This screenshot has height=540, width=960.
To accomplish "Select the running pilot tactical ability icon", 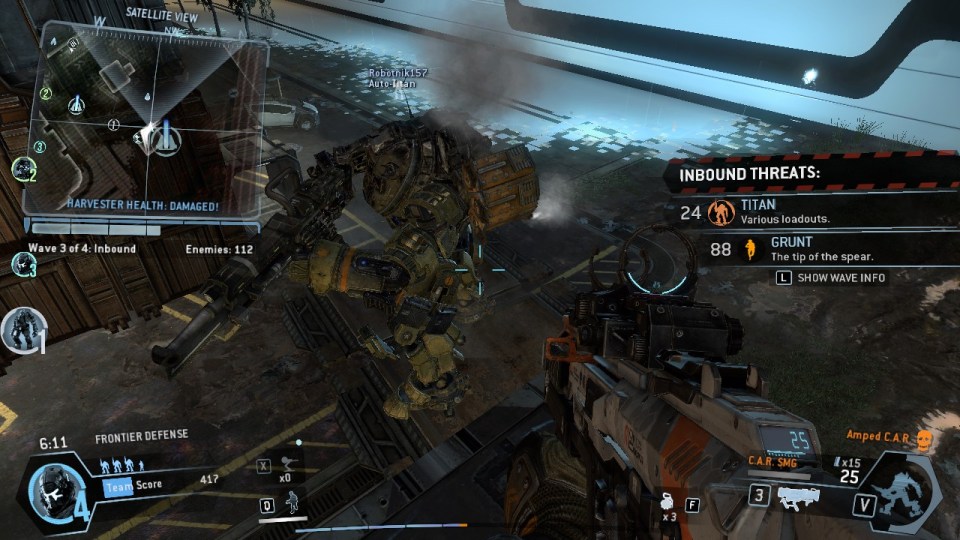I will click(x=292, y=503).
